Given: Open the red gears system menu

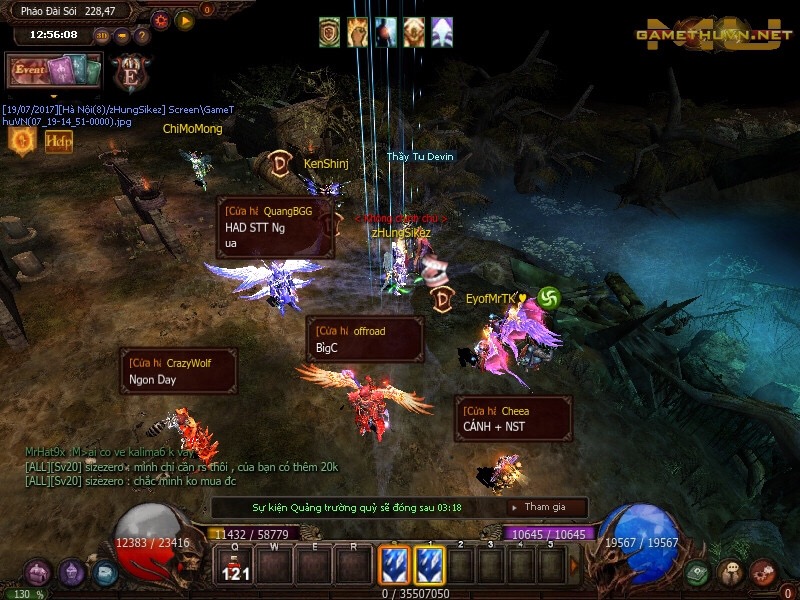Looking at the screenshot, I should tap(762, 573).
